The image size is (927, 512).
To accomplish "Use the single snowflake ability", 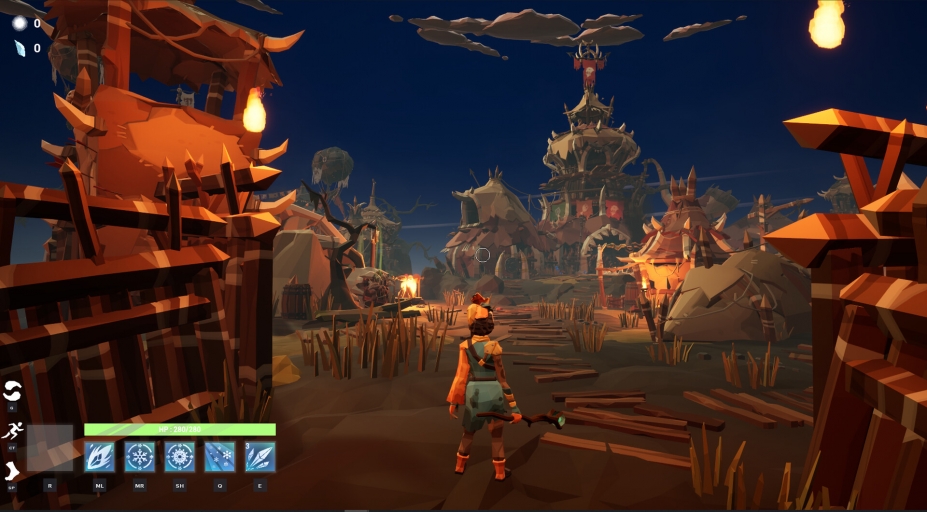I will (x=140, y=457).
